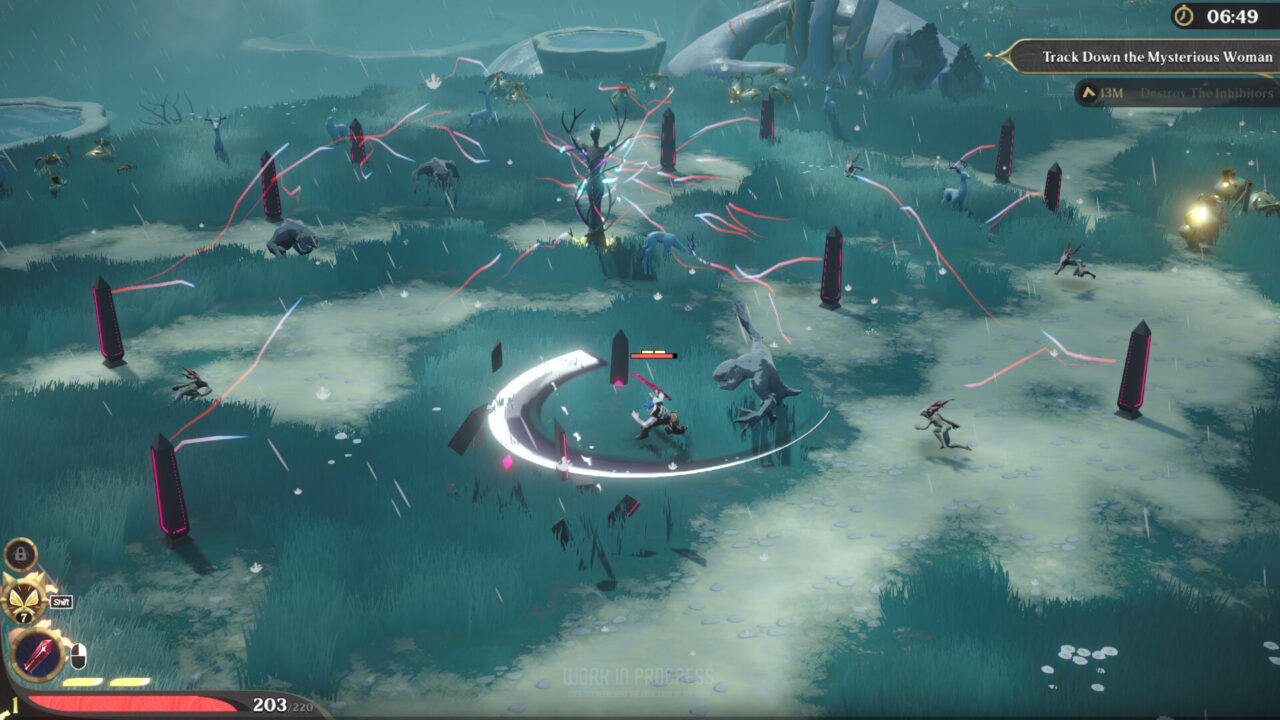Click the first yellow charge pip

coord(82,681)
